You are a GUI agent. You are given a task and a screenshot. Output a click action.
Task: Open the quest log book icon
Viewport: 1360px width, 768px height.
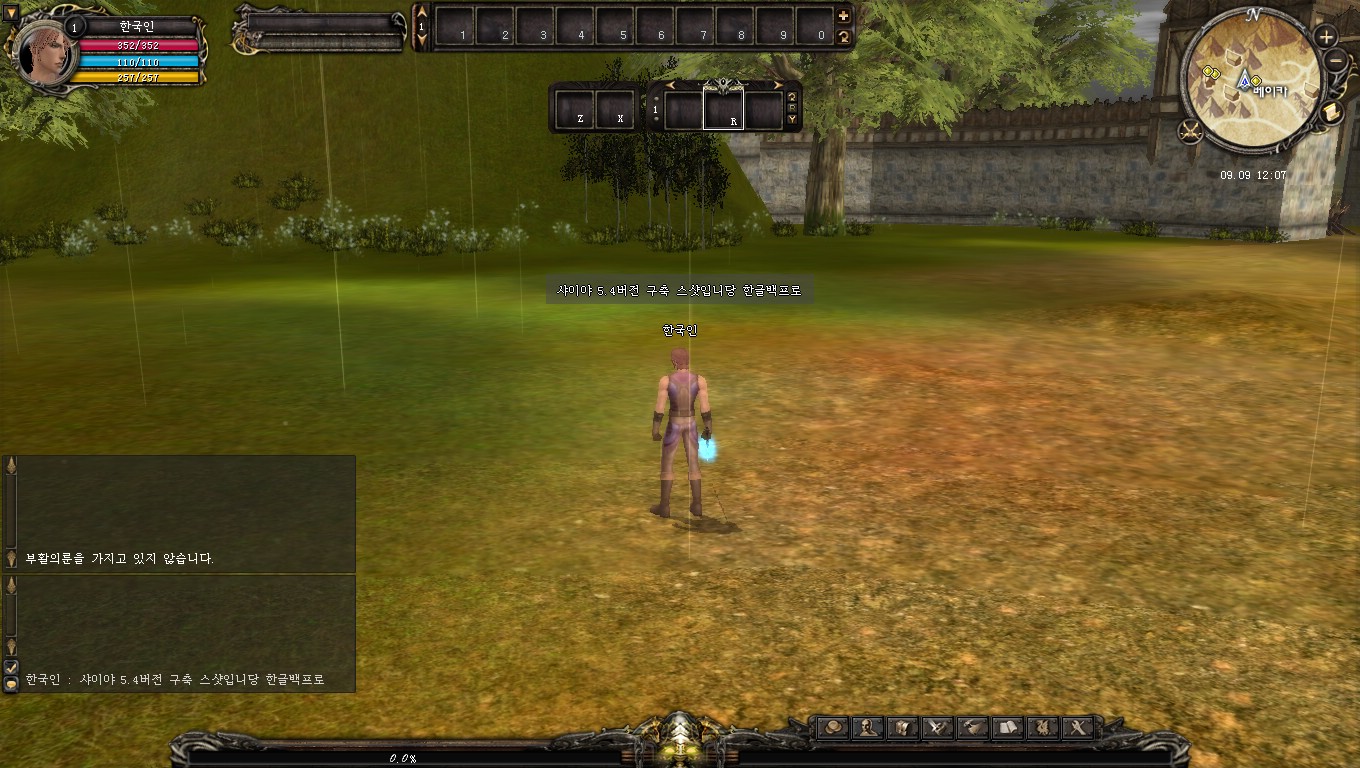[1008, 727]
